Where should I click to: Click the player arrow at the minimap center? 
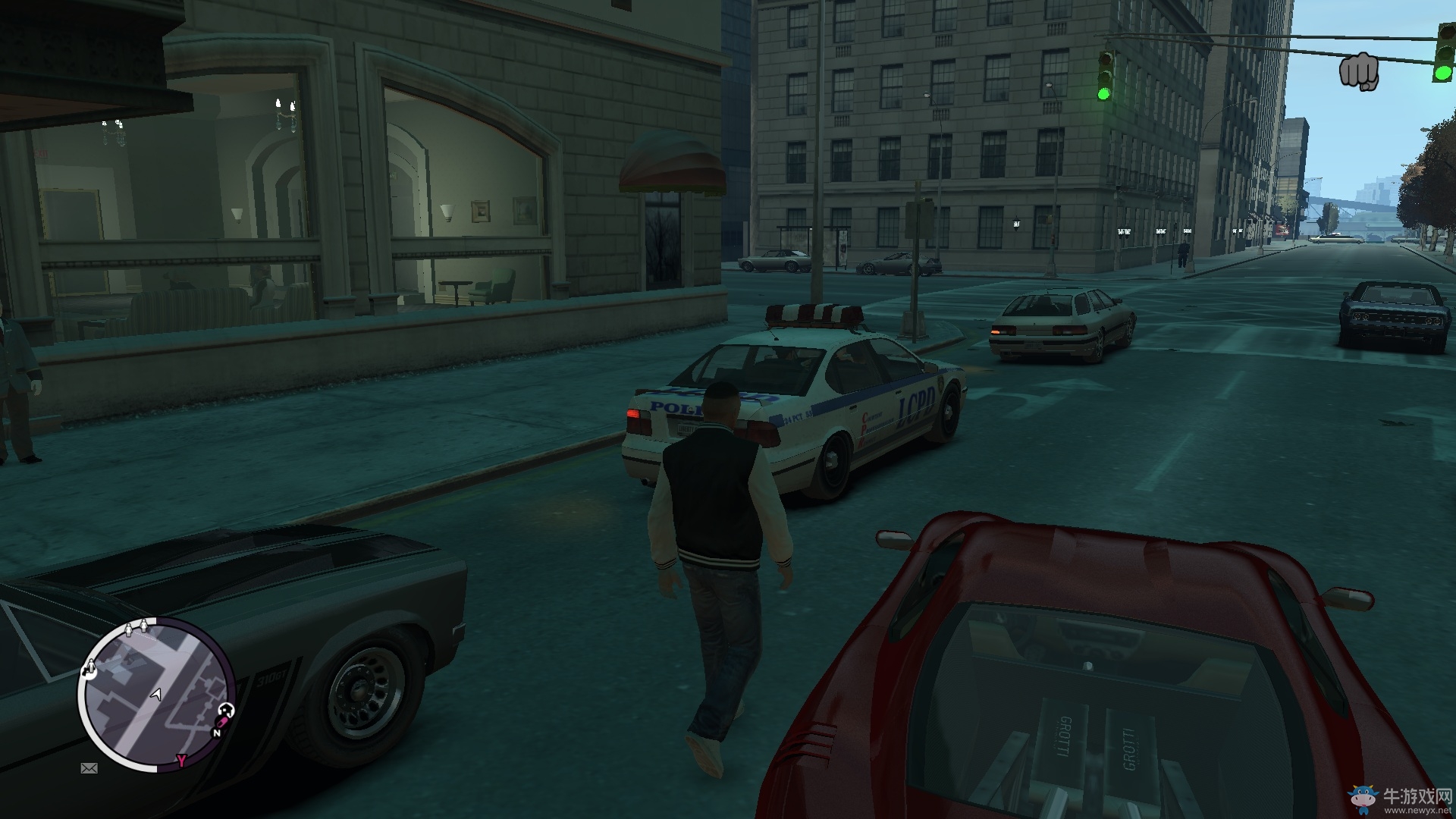click(156, 695)
